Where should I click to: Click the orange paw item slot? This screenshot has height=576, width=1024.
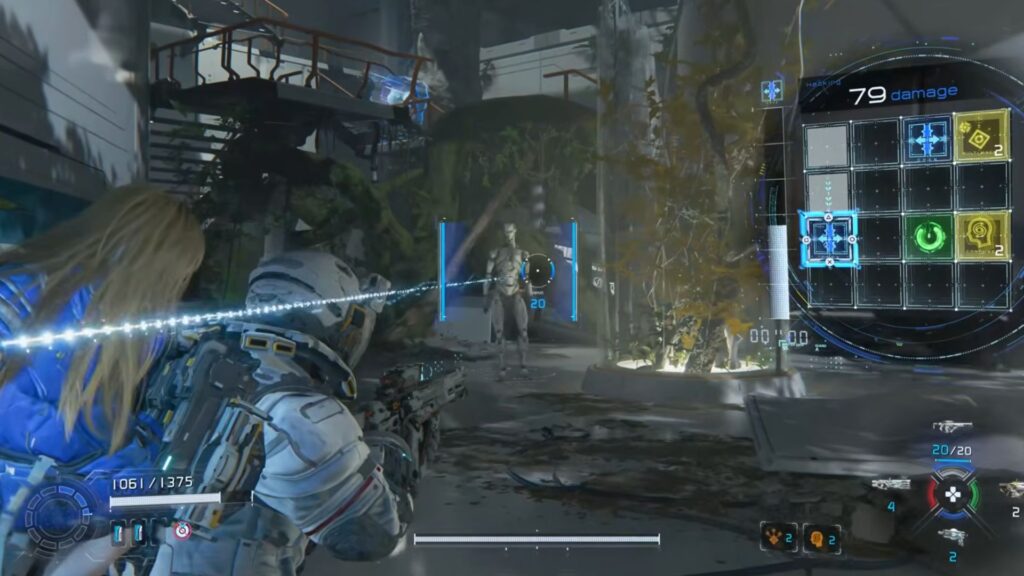tap(778, 537)
